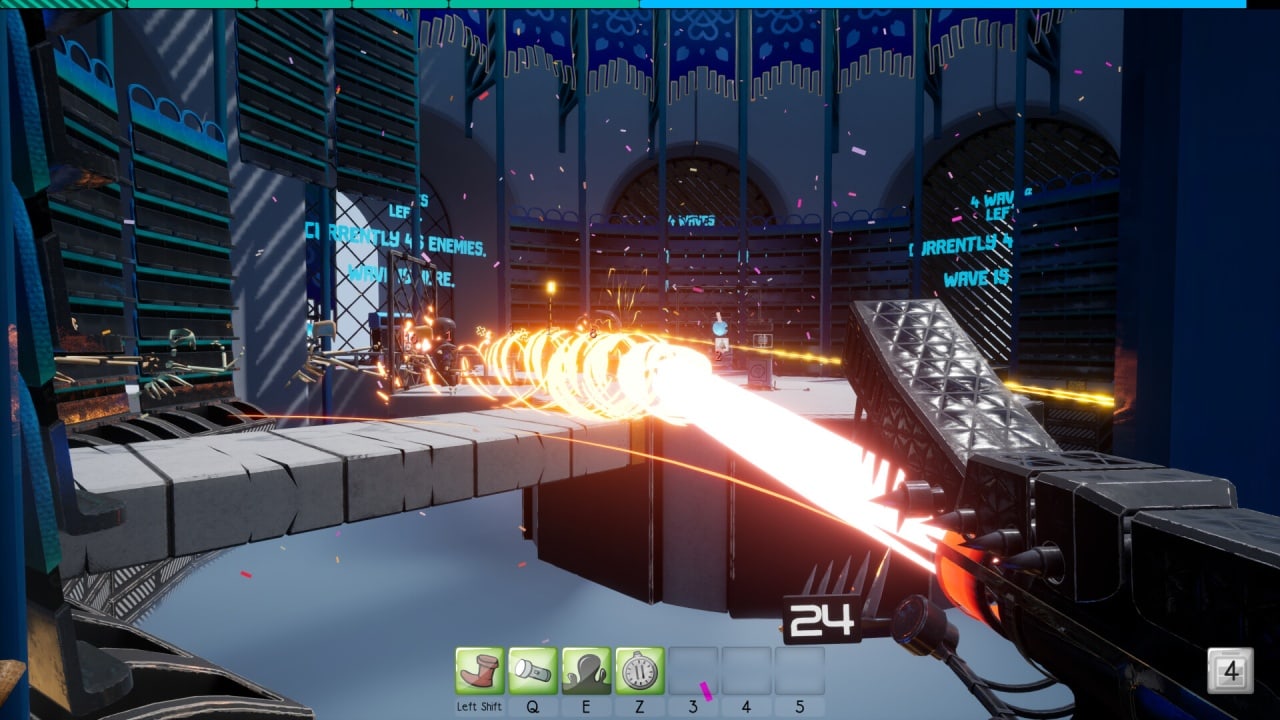Toggle the flashlight ability icon

coord(532,671)
